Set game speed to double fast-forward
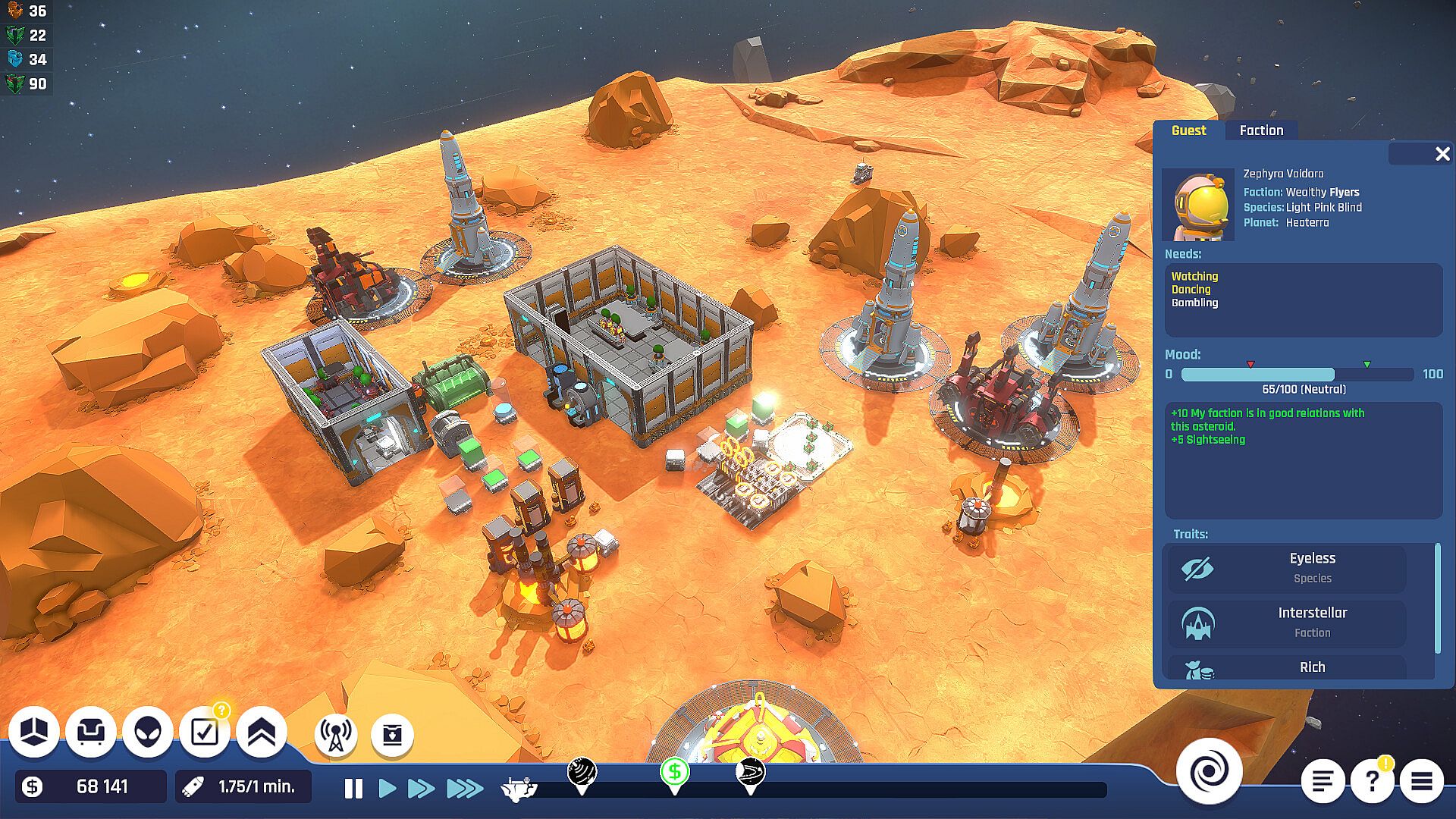The image size is (1456, 819). tap(422, 789)
